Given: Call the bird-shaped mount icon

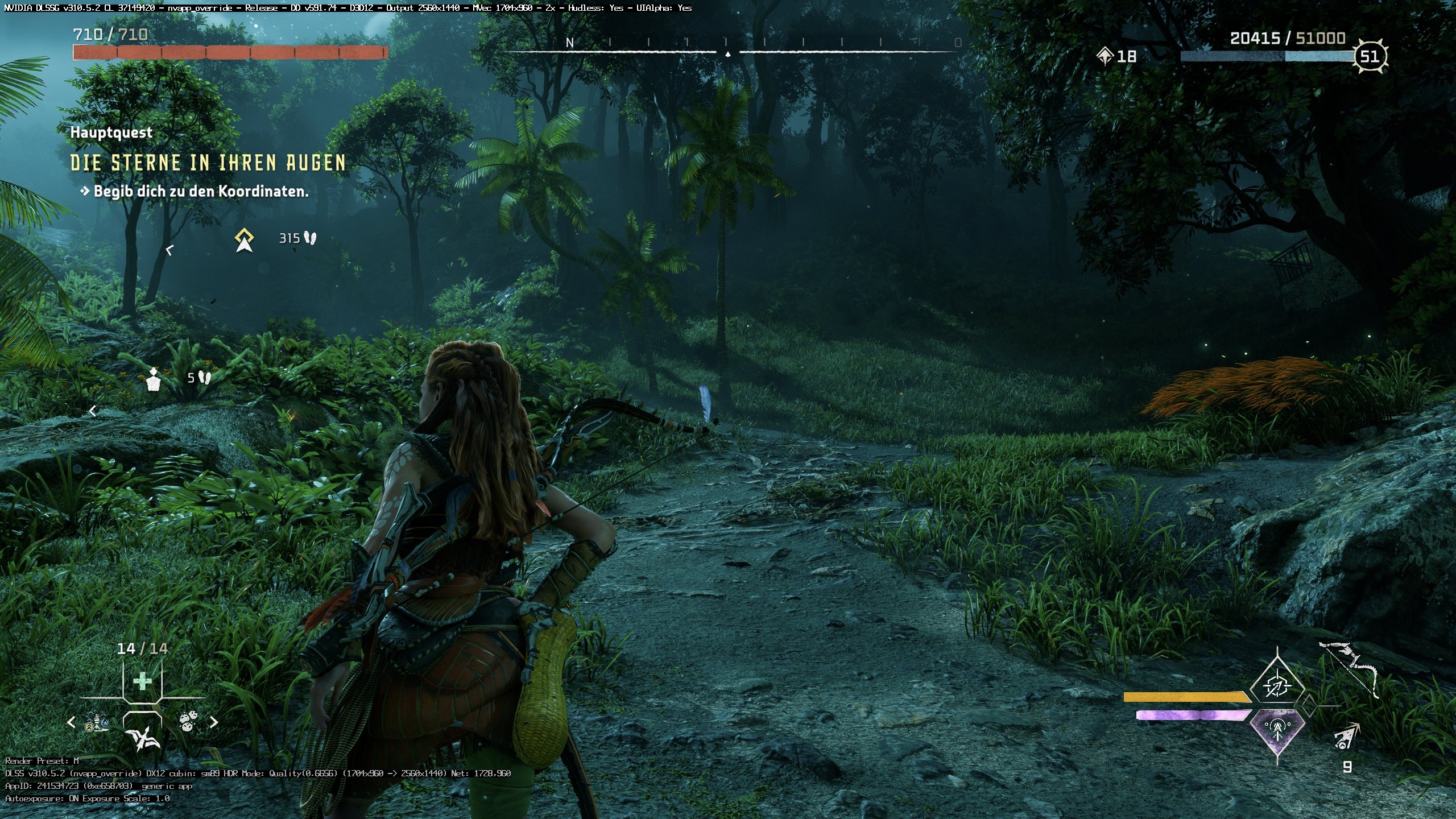Looking at the screenshot, I should point(142,737).
